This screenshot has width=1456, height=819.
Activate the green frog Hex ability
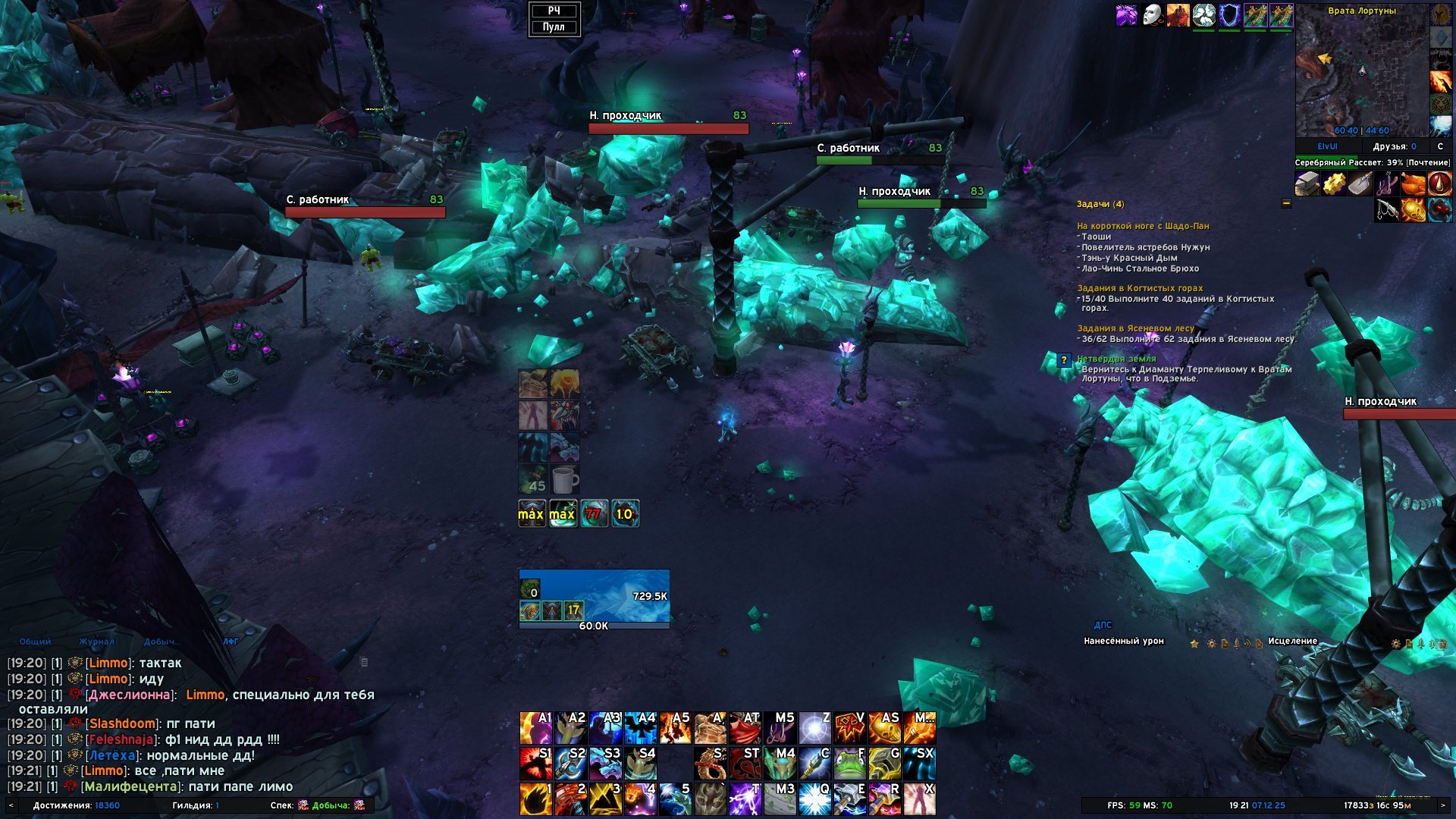coord(849,764)
